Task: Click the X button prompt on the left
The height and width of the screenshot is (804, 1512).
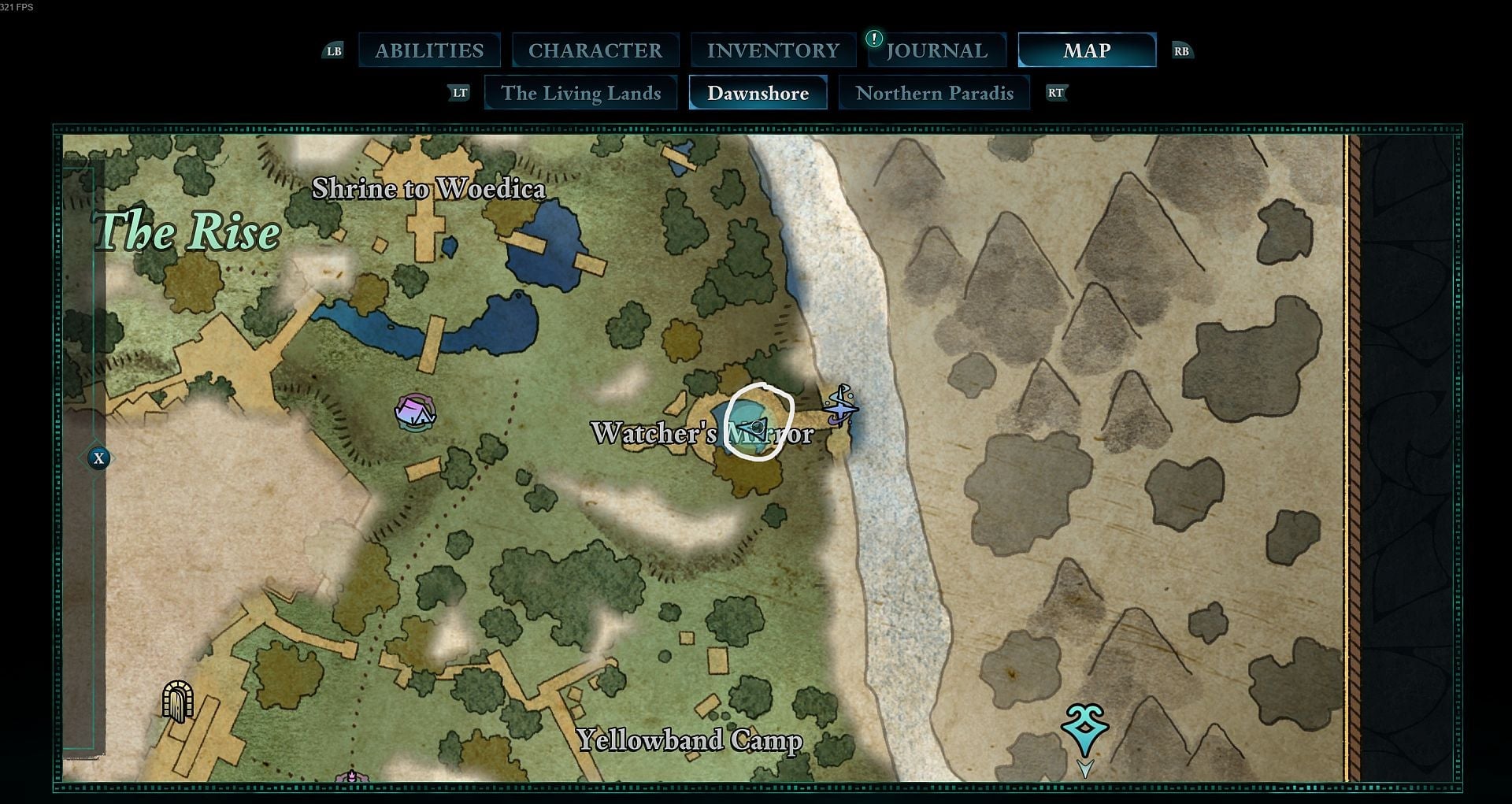Action: point(98,458)
